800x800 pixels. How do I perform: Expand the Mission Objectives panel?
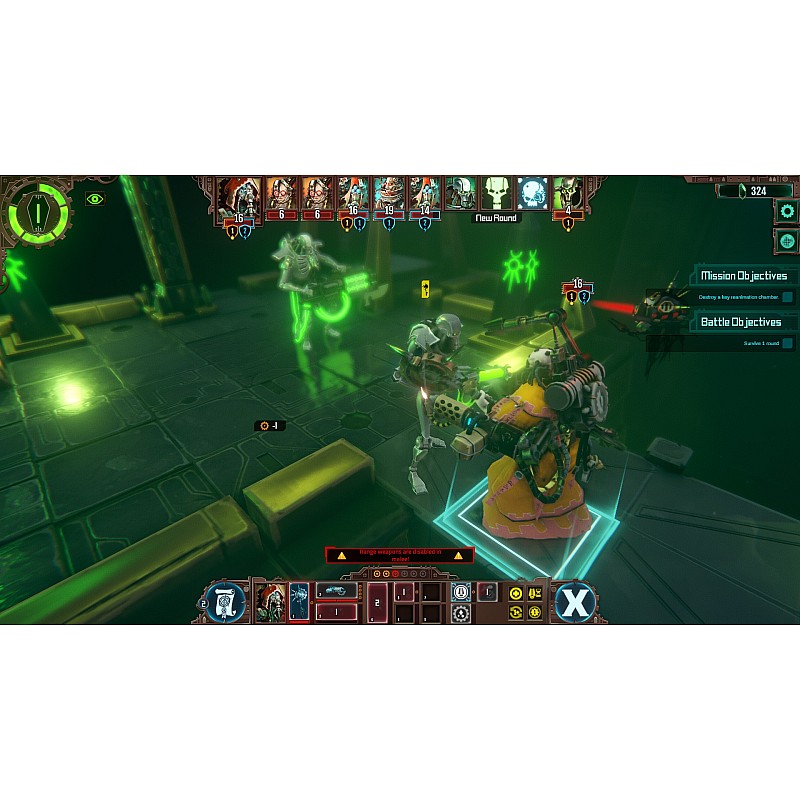[743, 276]
